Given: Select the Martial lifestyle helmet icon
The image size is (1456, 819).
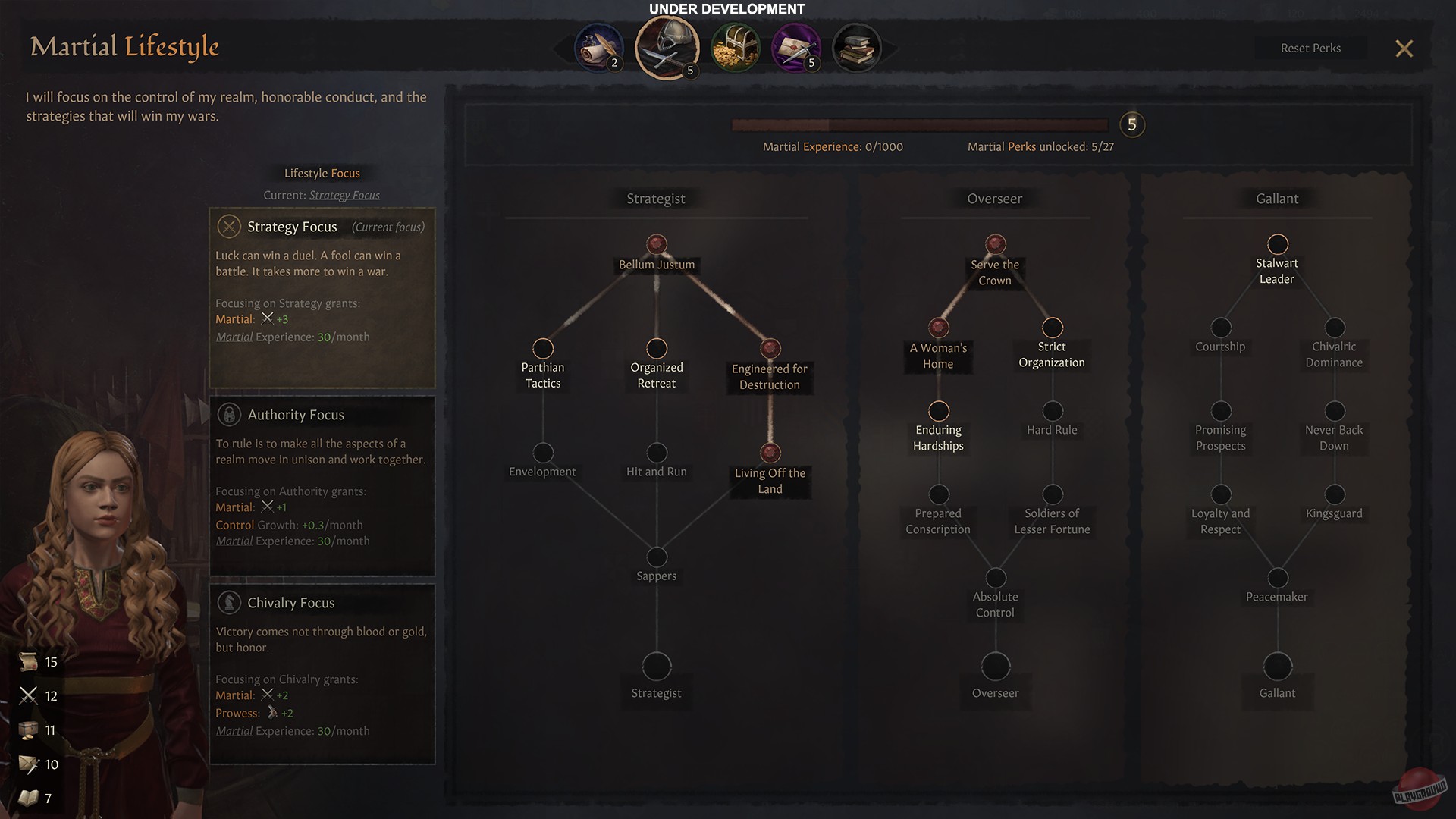Looking at the screenshot, I should (x=667, y=47).
